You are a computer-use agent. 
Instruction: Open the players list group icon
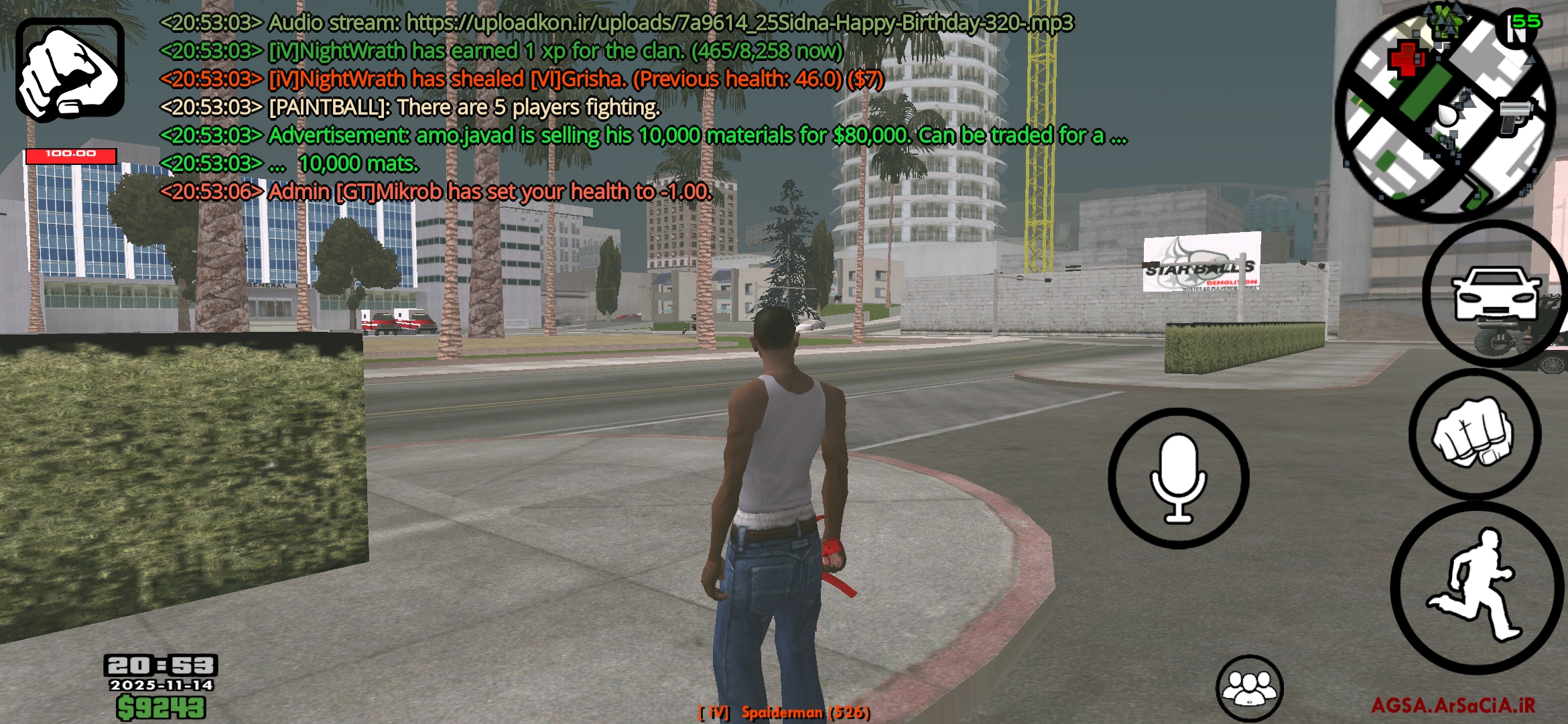point(1249,688)
